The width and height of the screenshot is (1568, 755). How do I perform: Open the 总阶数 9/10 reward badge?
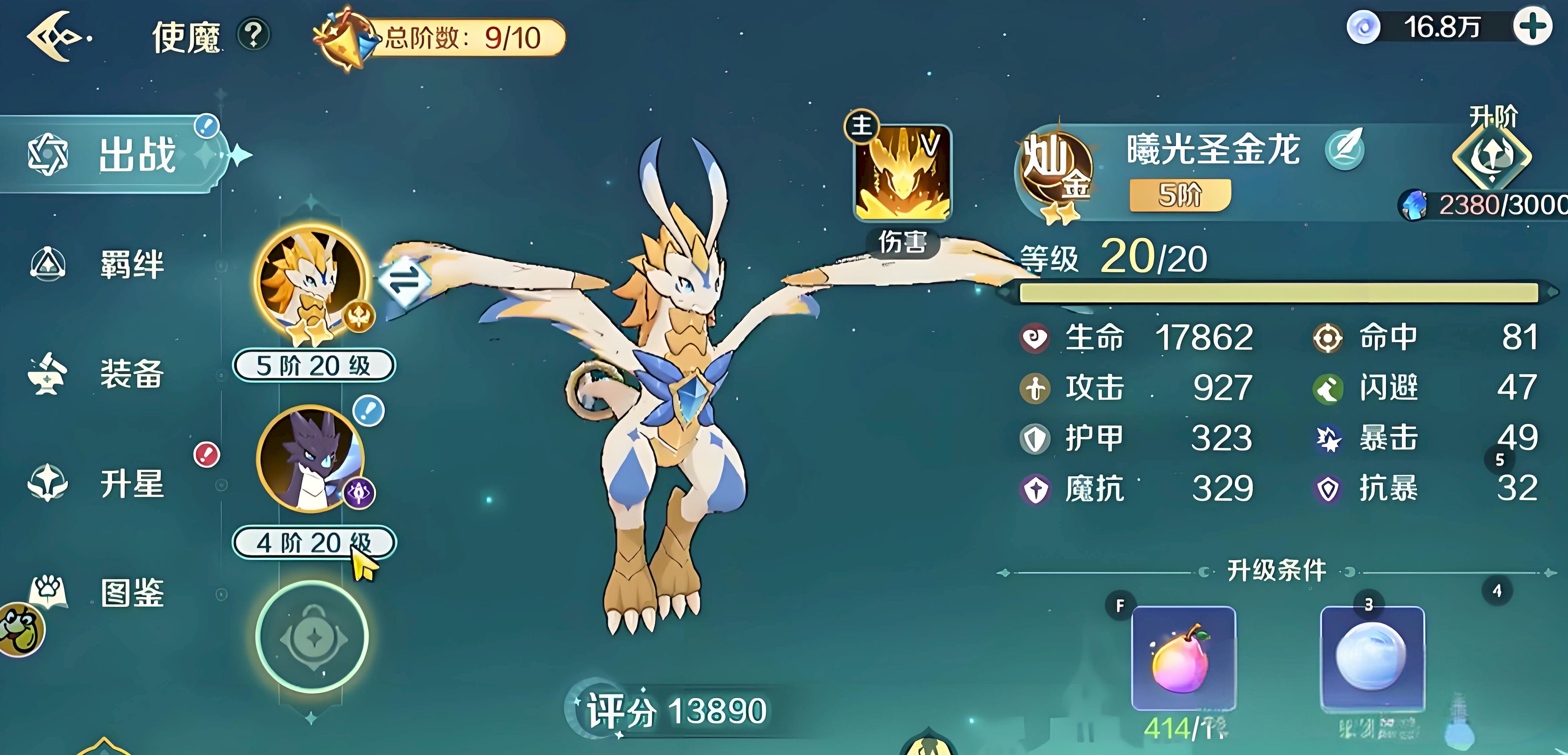click(x=438, y=38)
